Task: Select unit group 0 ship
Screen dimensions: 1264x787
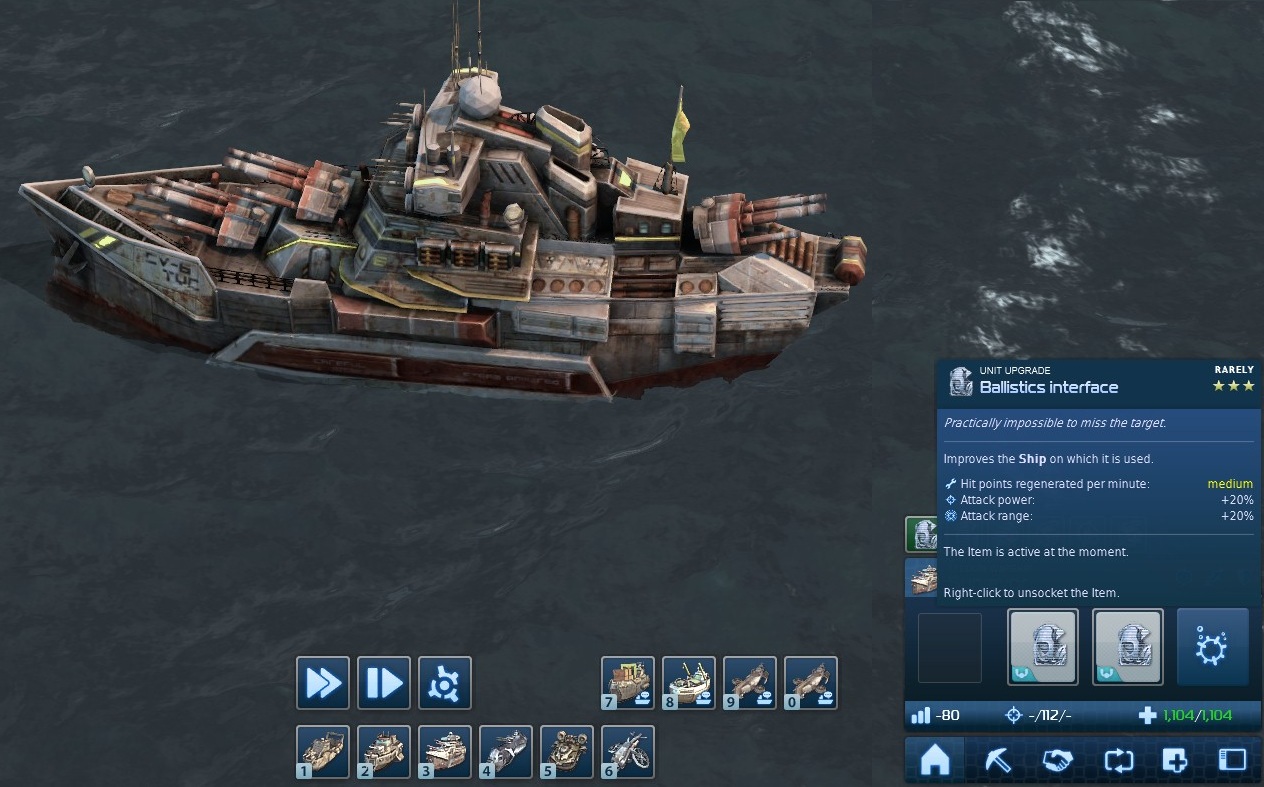Action: click(811, 683)
